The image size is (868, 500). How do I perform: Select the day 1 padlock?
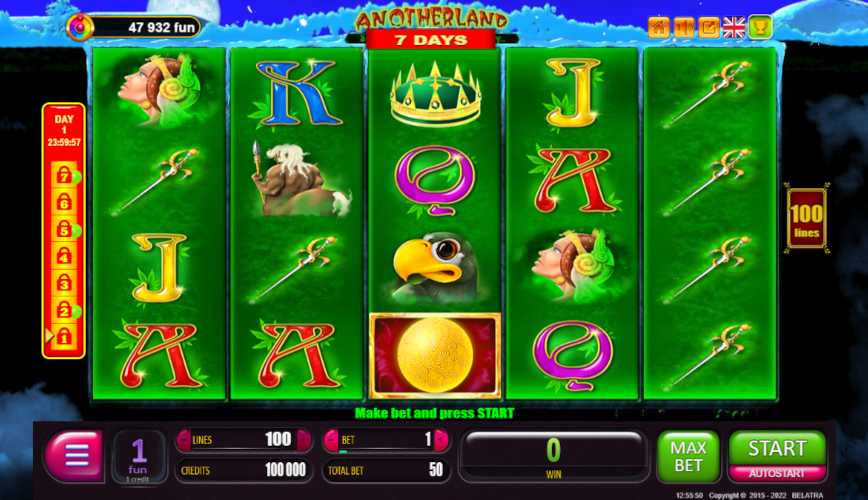click(x=64, y=338)
